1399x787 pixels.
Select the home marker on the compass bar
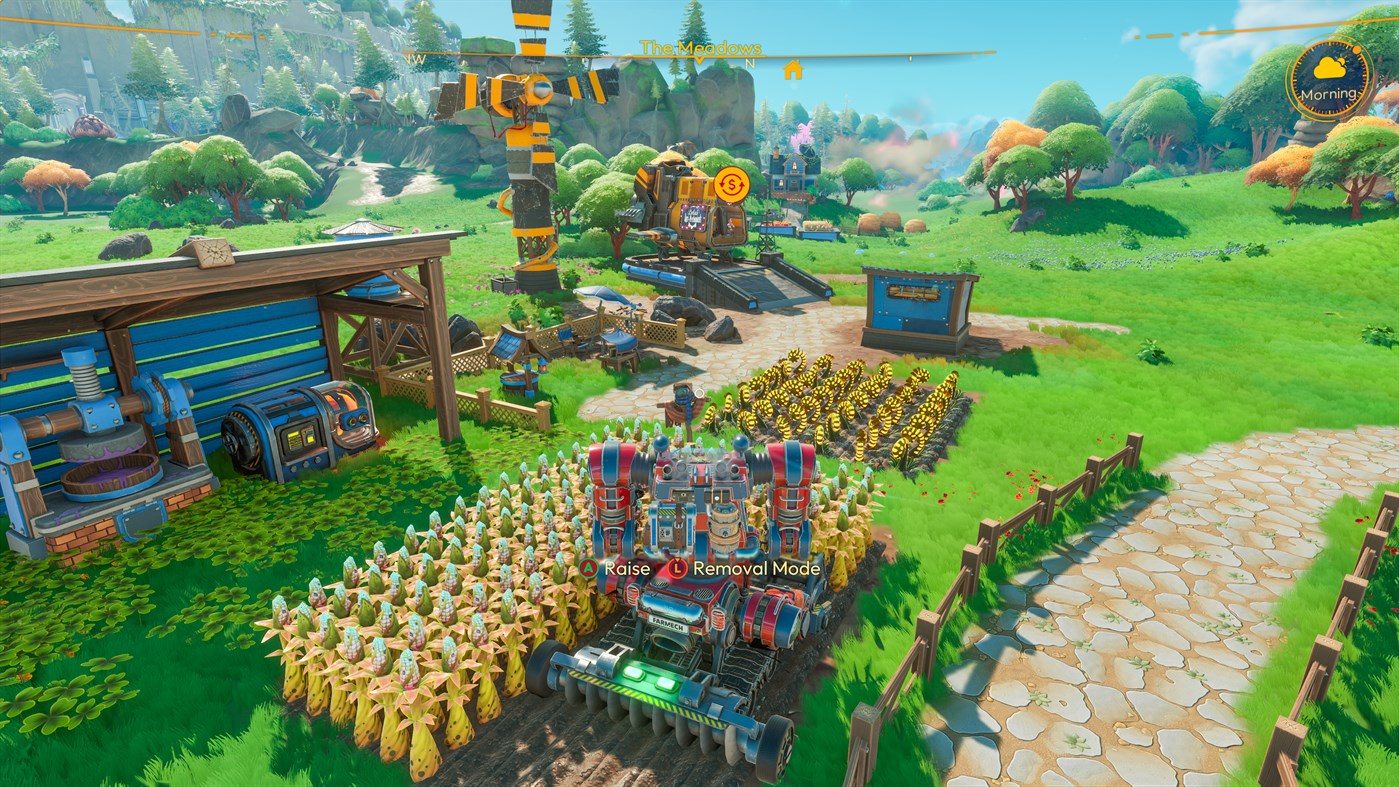point(793,72)
